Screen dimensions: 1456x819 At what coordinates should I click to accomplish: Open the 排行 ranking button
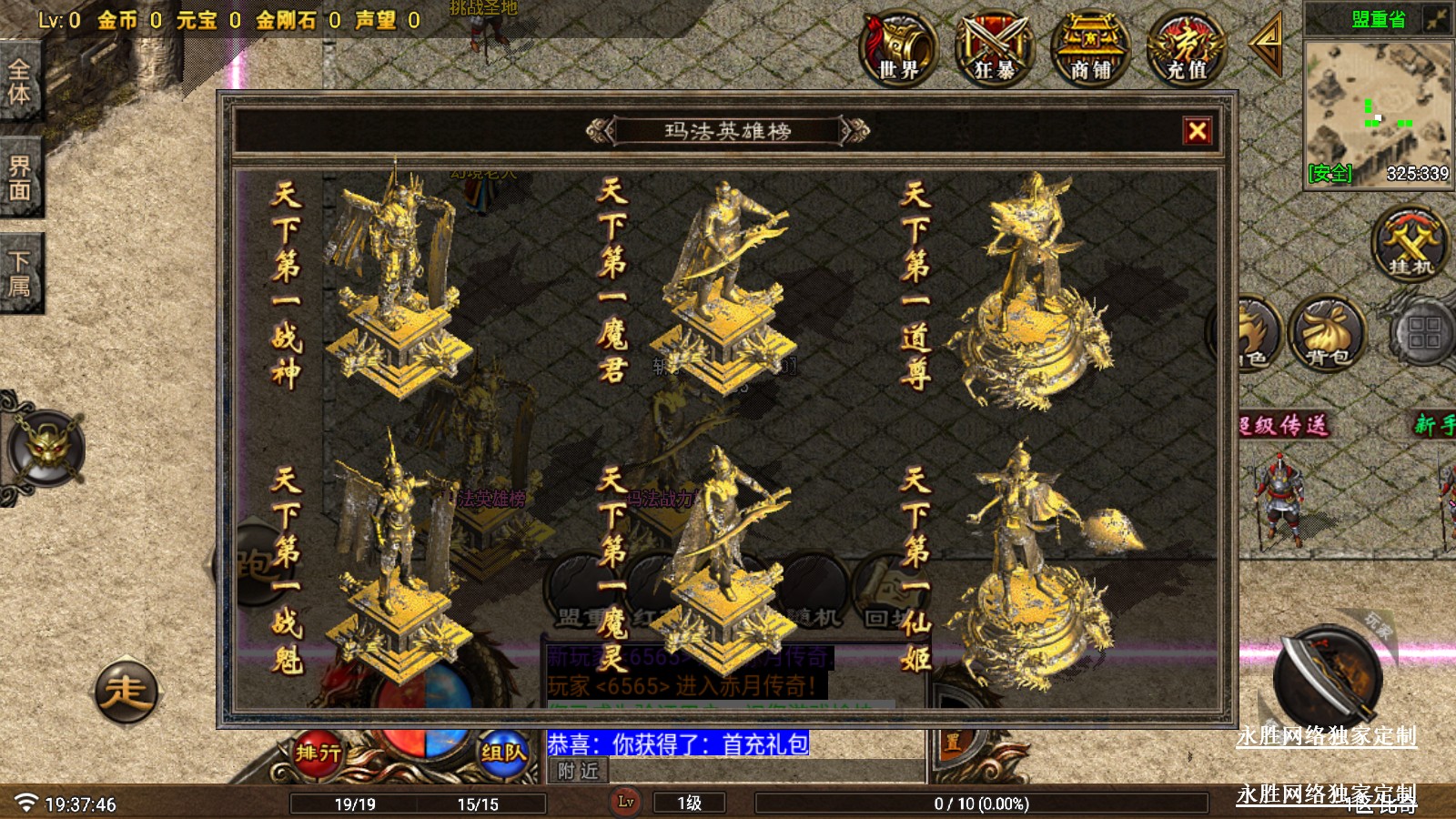[x=318, y=752]
